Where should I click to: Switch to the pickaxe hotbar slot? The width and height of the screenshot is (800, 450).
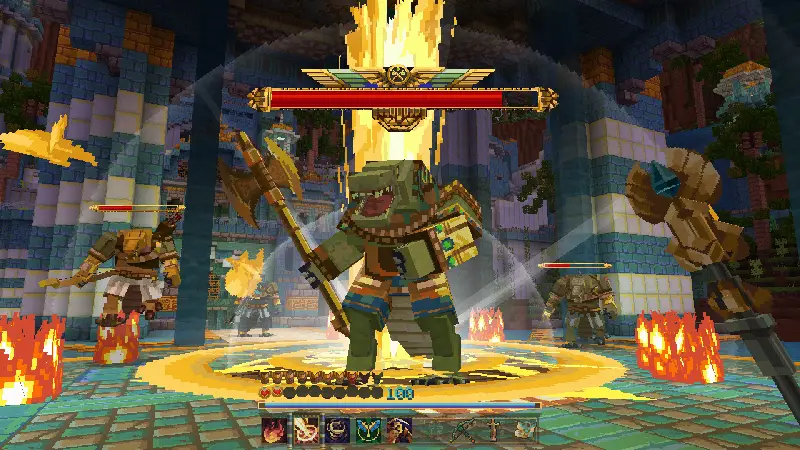tap(461, 430)
